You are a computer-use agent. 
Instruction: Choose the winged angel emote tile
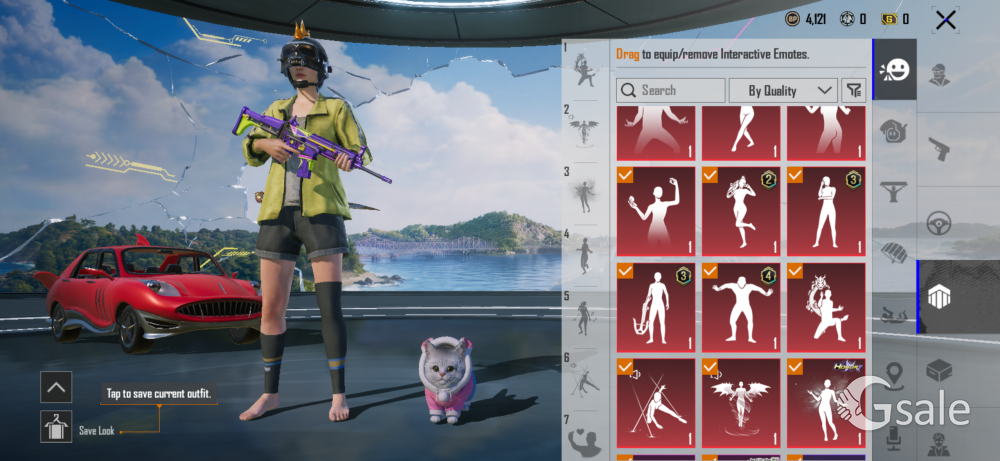[x=741, y=402]
